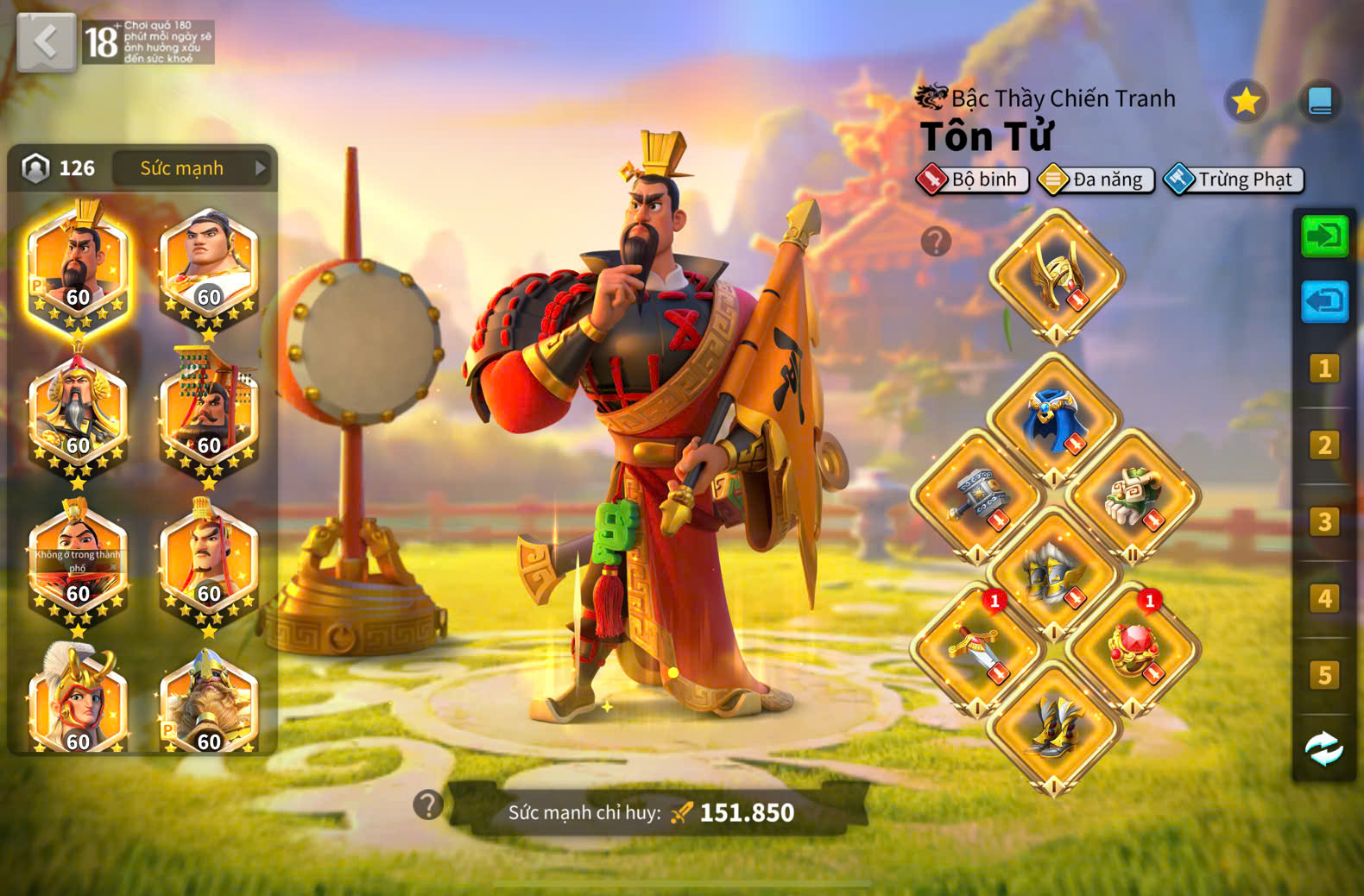Open help beside Sức mạnh chỉ huy
The height and width of the screenshot is (896, 1364).
(x=428, y=805)
